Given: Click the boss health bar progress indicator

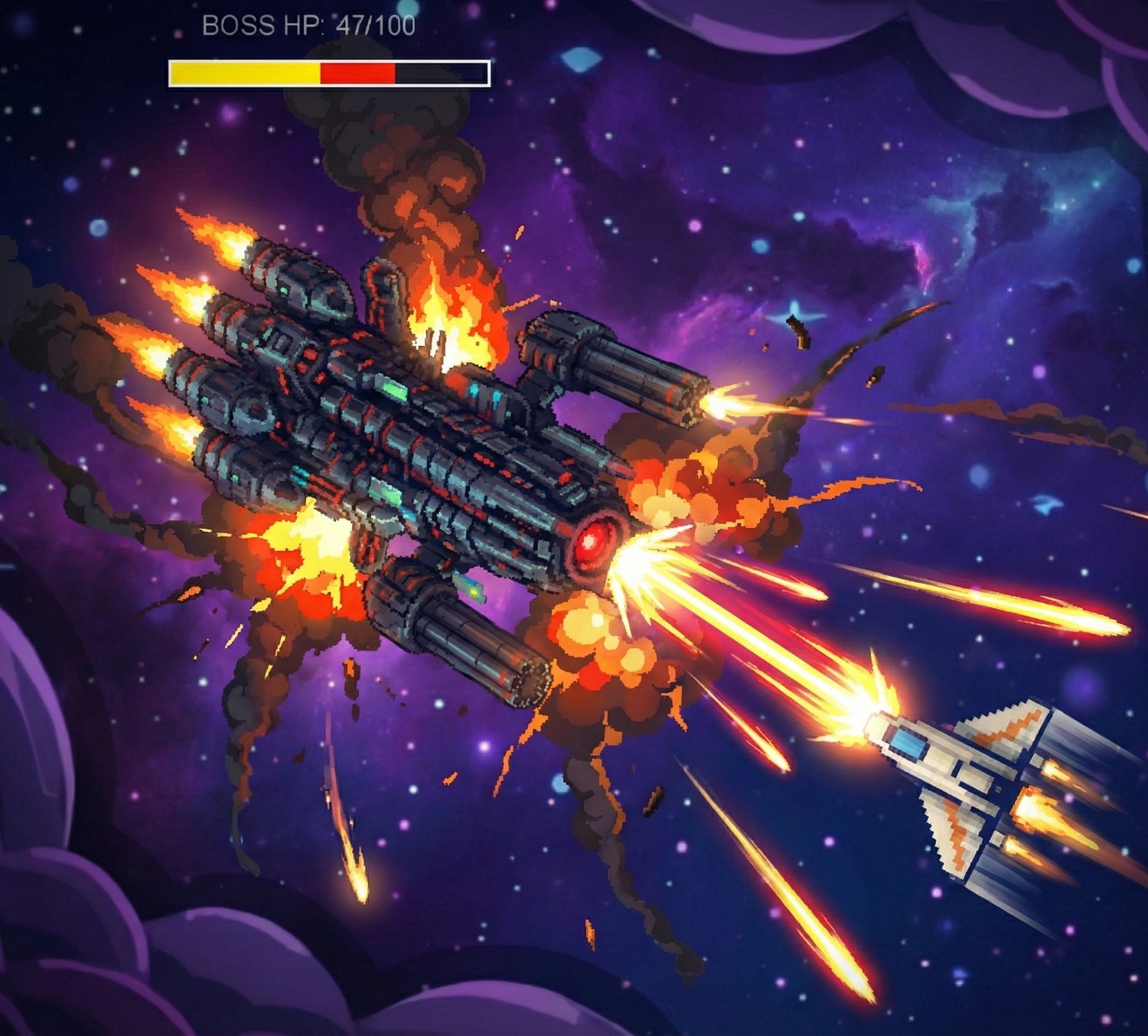Looking at the screenshot, I should (x=328, y=72).
